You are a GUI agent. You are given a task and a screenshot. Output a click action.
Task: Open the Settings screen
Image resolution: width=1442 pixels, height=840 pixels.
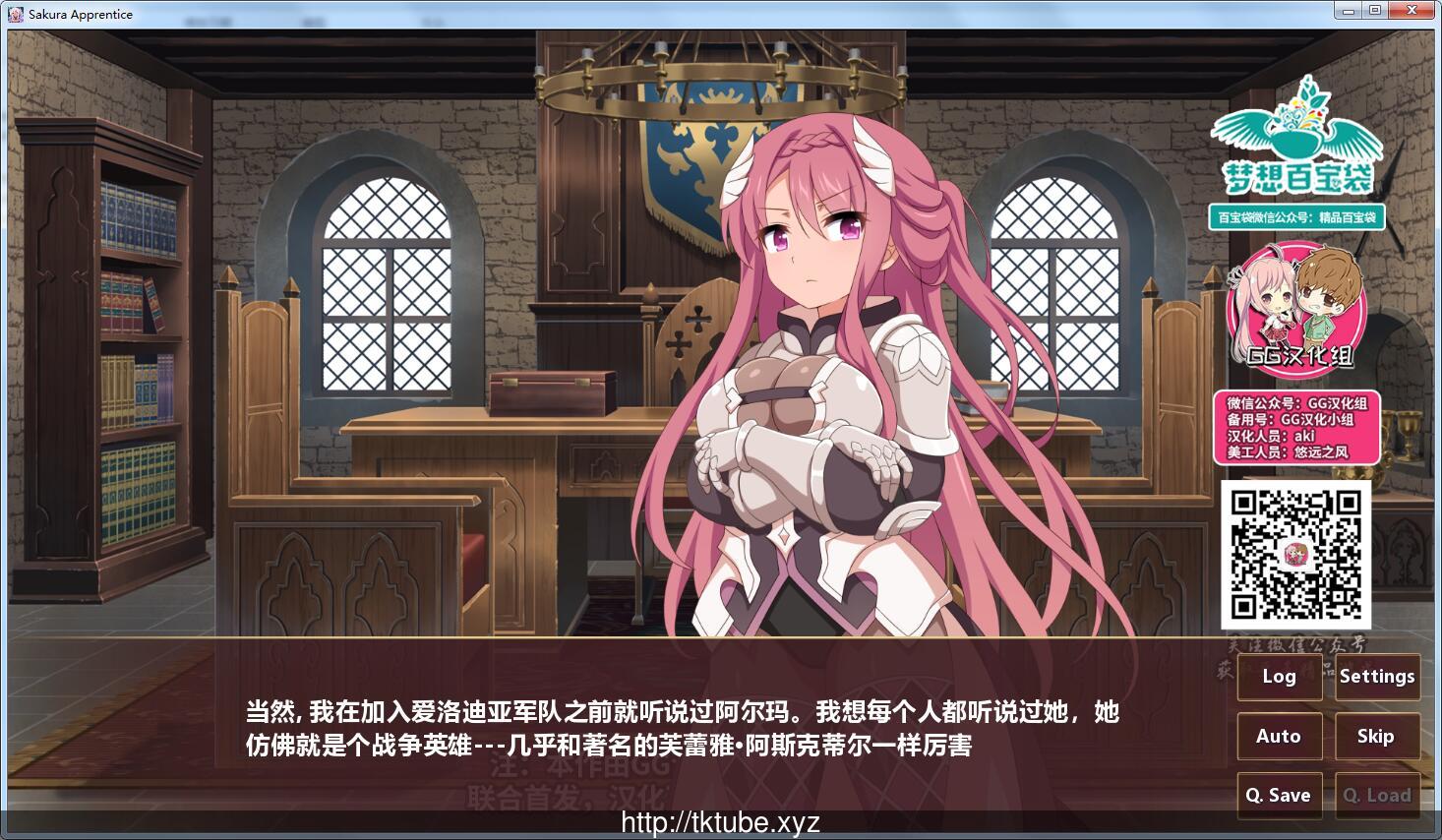(1377, 677)
